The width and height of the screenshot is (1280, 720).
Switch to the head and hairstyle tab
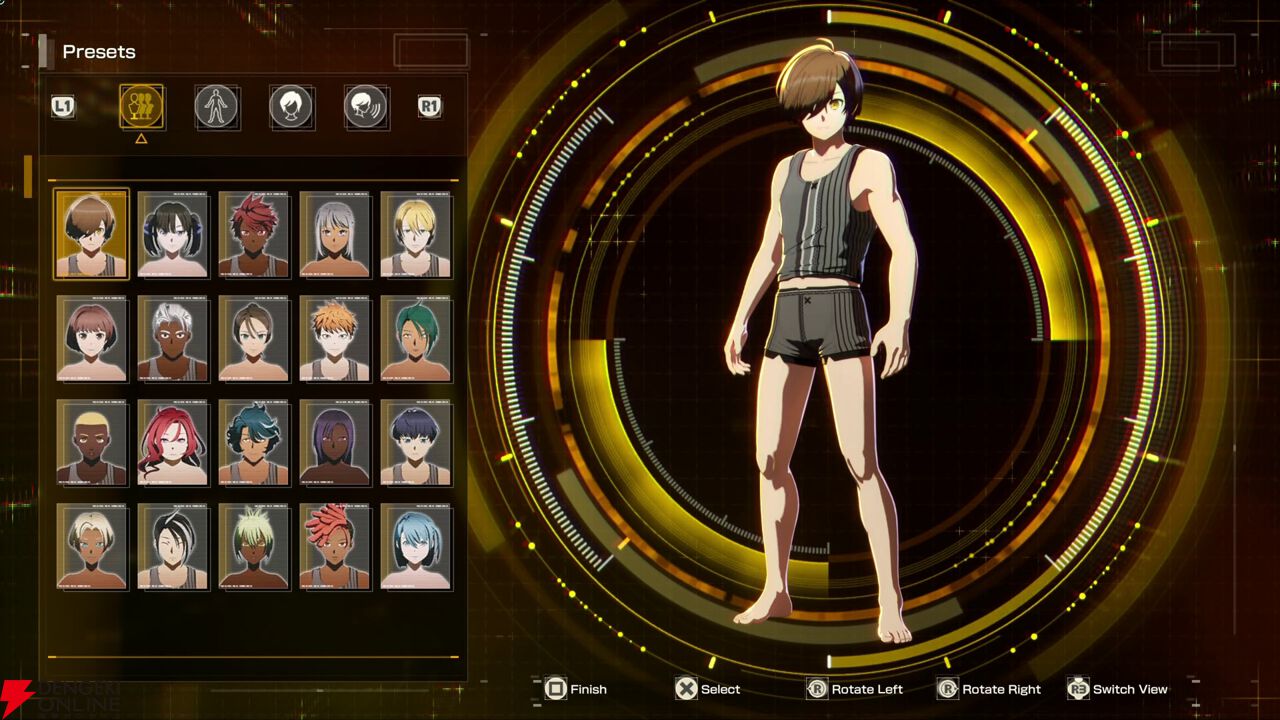(x=291, y=106)
